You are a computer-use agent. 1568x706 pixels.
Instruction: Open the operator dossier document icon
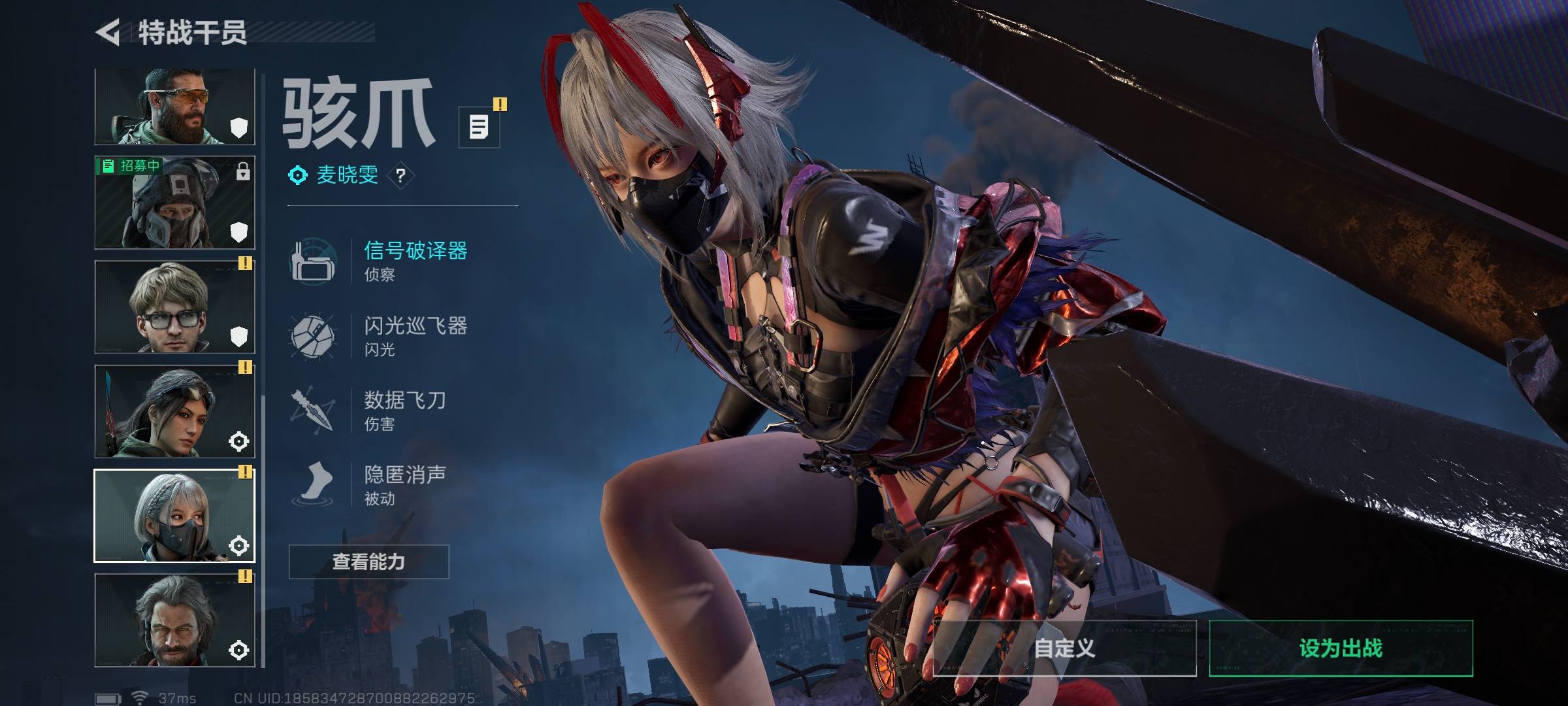(479, 127)
